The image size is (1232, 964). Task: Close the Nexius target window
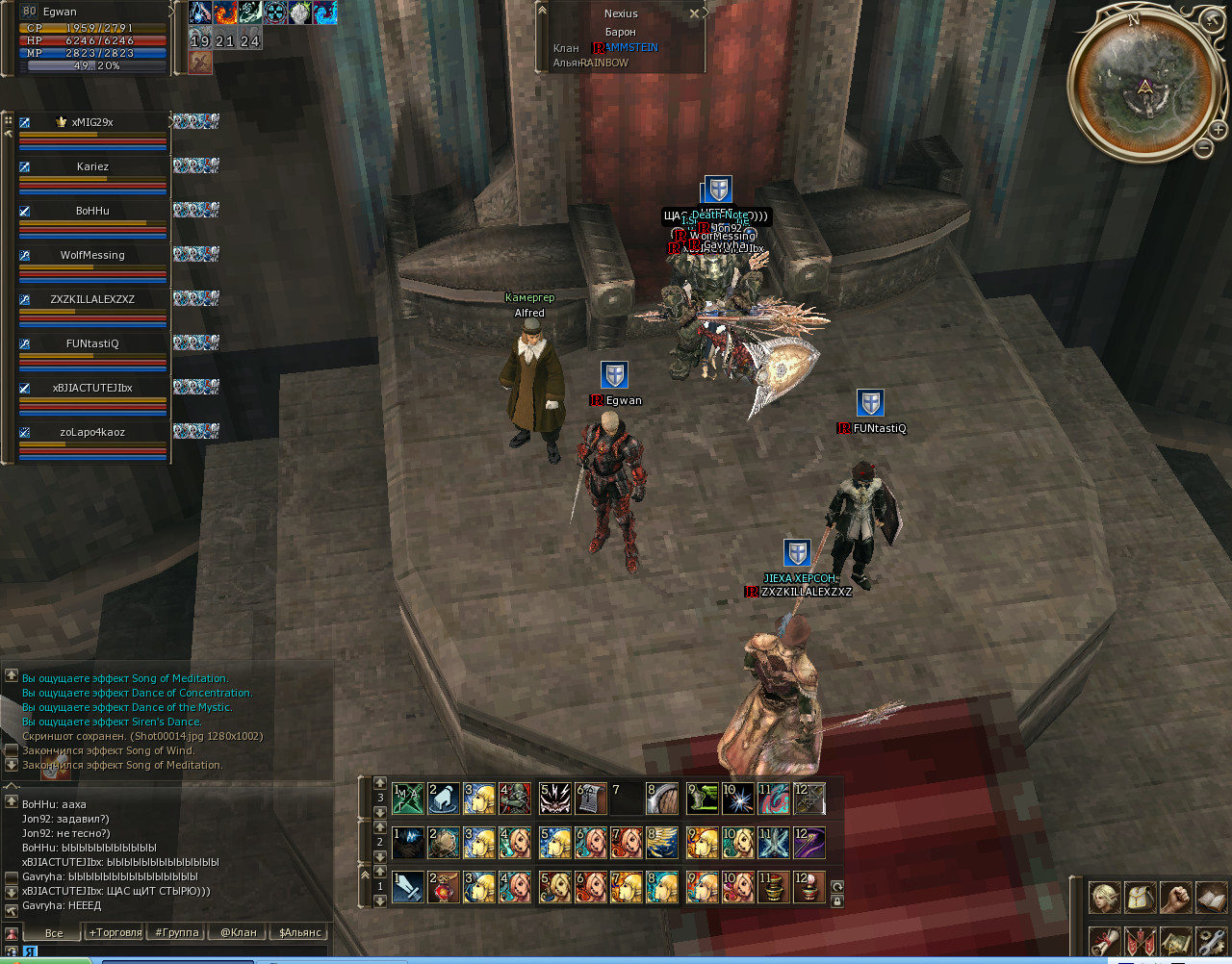(x=694, y=13)
